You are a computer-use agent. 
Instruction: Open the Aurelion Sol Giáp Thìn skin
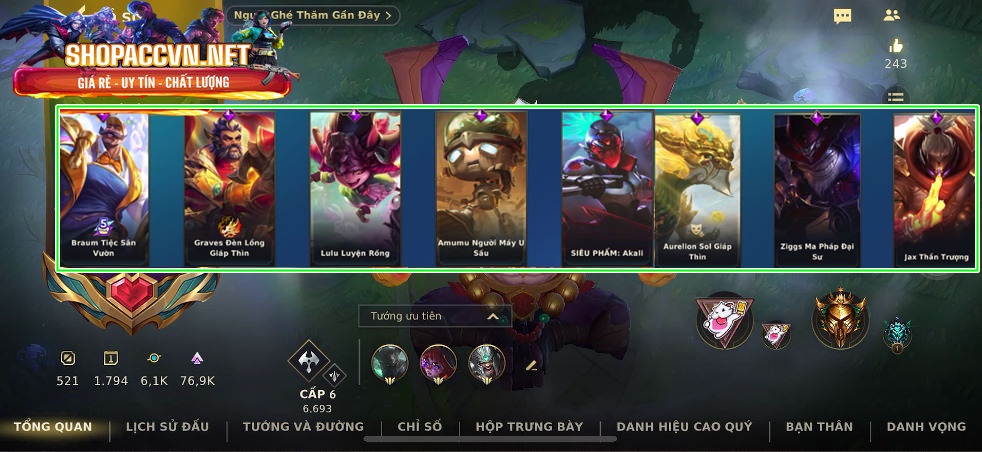pyautogui.click(x=698, y=188)
